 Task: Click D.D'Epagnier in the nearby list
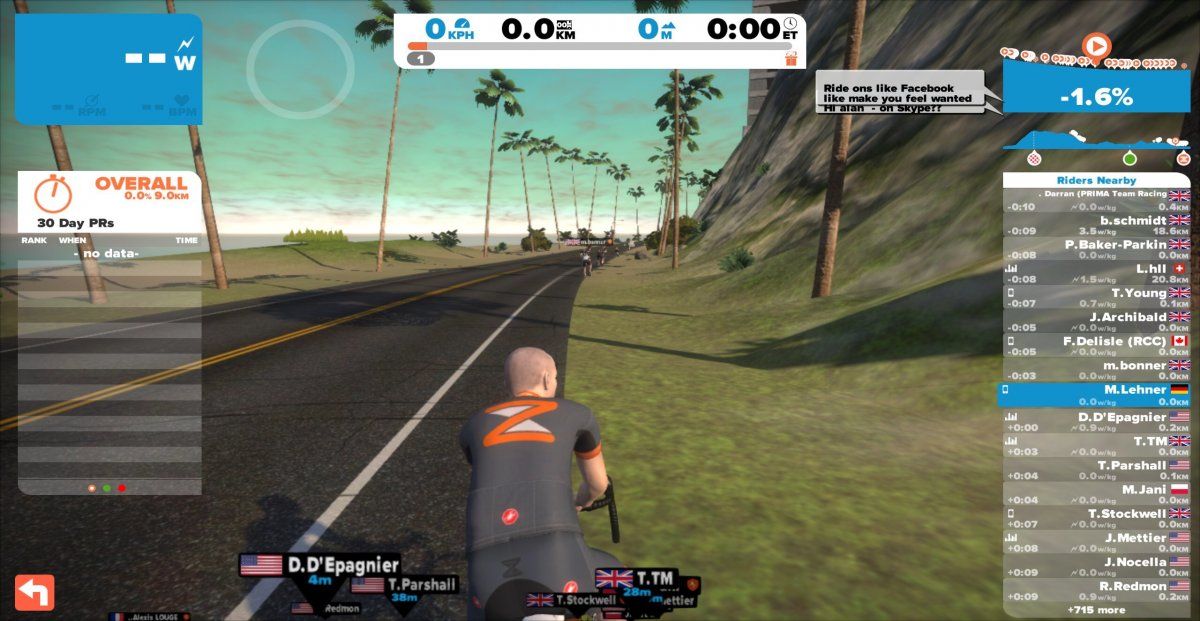1097,420
